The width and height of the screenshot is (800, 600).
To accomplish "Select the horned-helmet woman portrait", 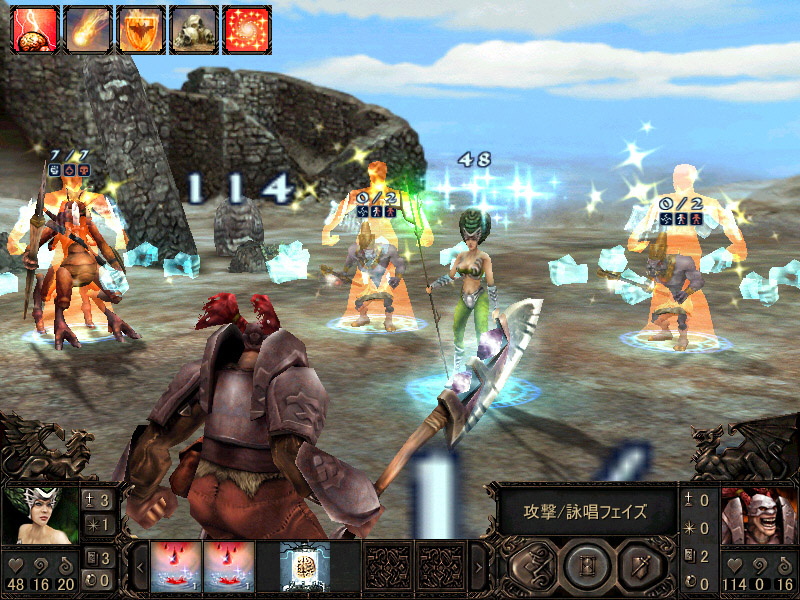I will (x=41, y=514).
